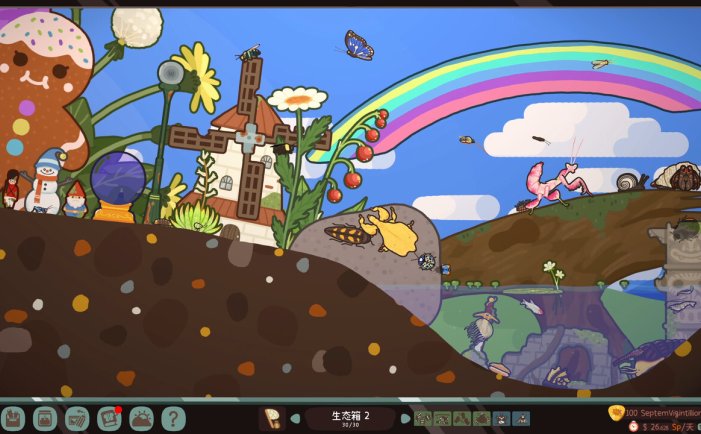The height and width of the screenshot is (434, 701).
Task: Open the shop basket icon
Action: pyautogui.click(x=77, y=418)
